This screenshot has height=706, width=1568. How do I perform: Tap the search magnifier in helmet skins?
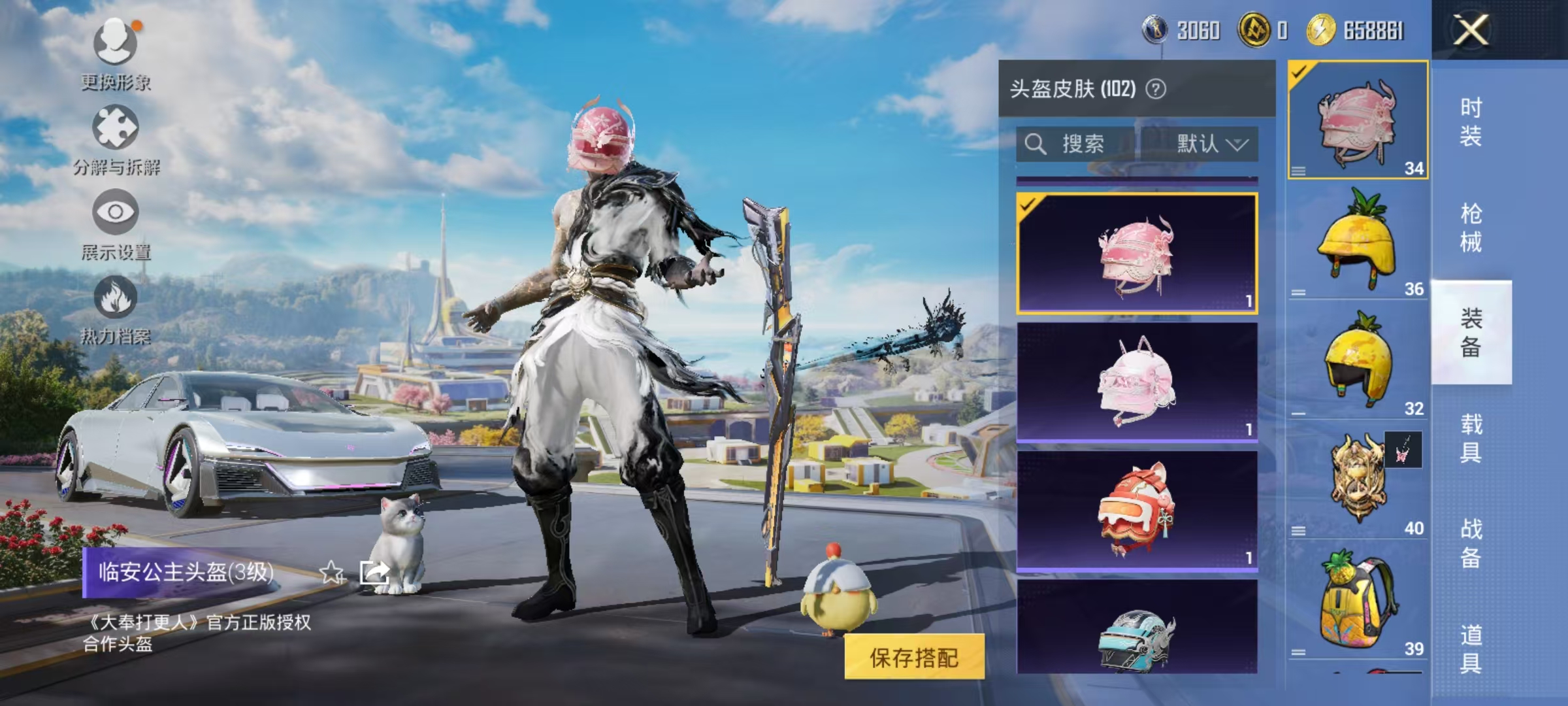(1034, 143)
